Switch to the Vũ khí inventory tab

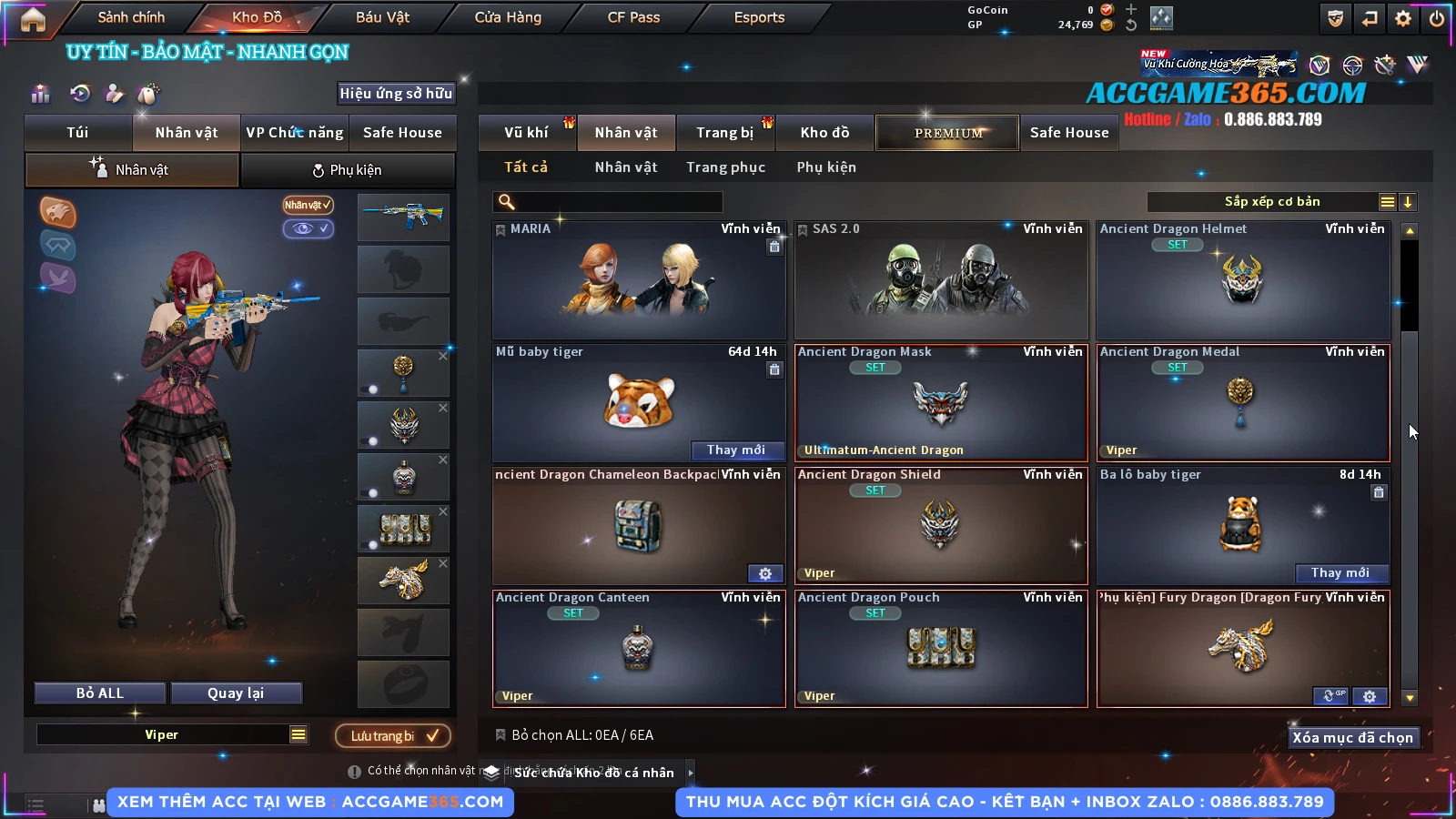[526, 133]
